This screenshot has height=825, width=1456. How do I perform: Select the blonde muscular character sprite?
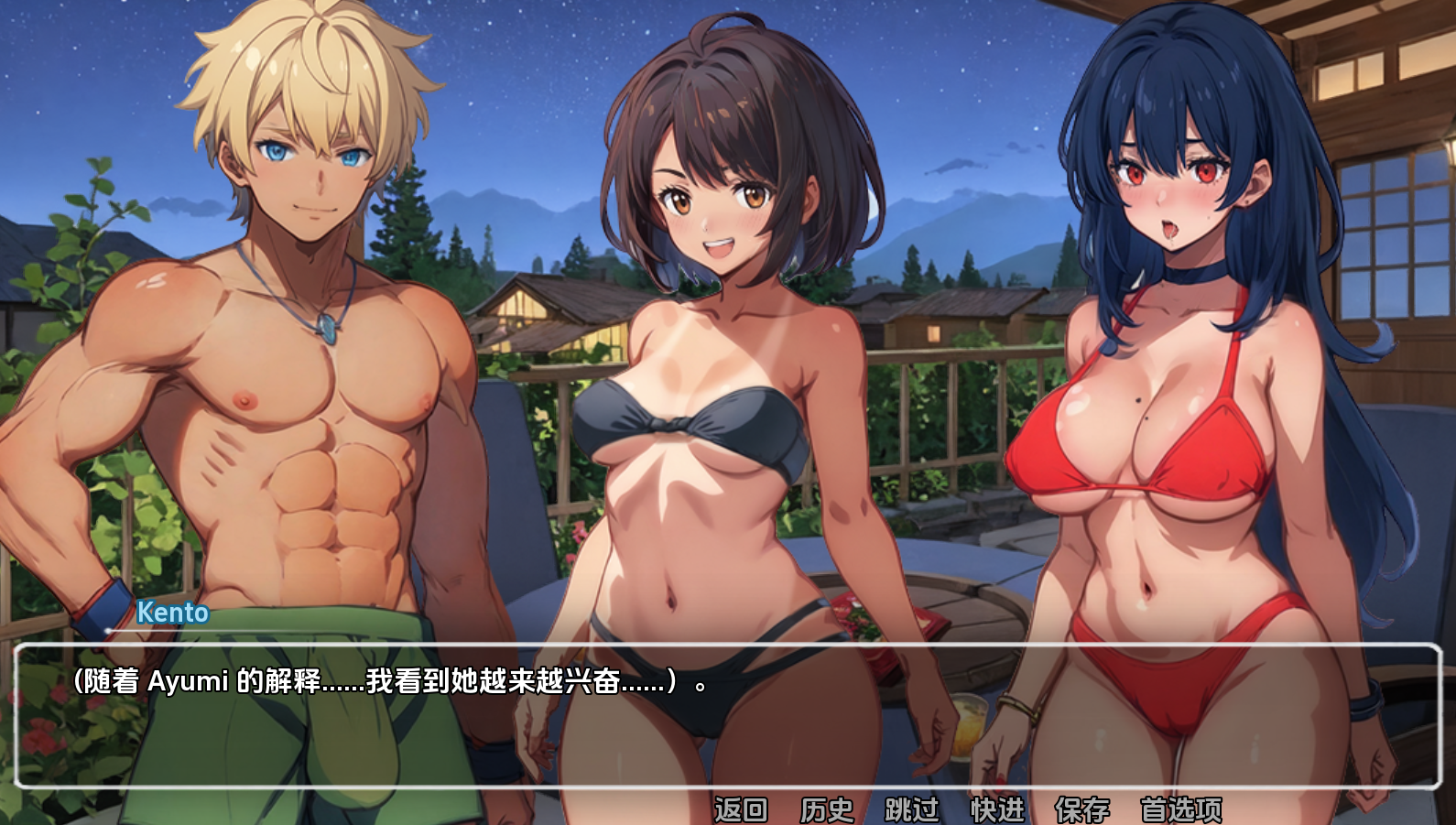click(x=275, y=366)
